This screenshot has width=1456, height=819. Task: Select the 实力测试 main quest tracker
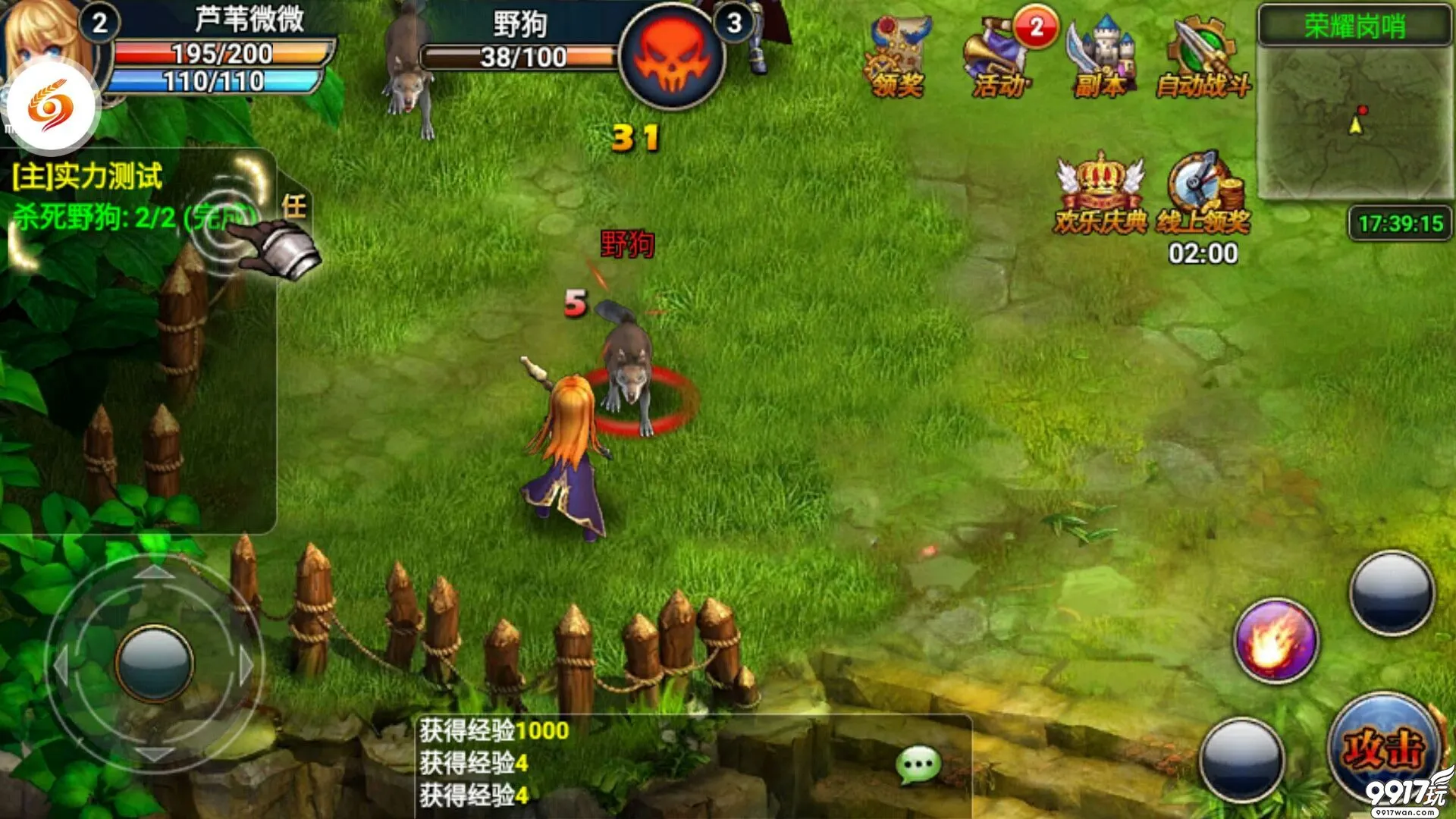point(87,176)
